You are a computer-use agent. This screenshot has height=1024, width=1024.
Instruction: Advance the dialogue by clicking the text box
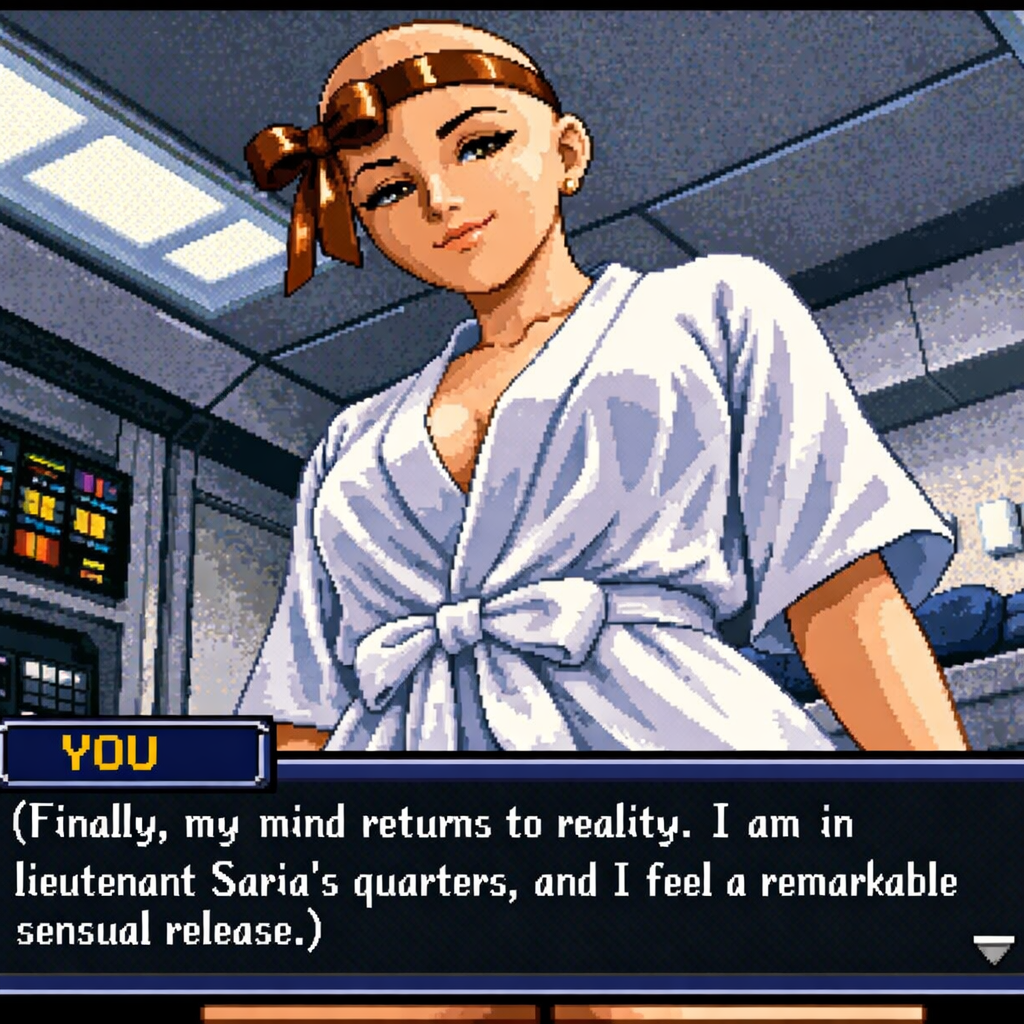pos(500,875)
